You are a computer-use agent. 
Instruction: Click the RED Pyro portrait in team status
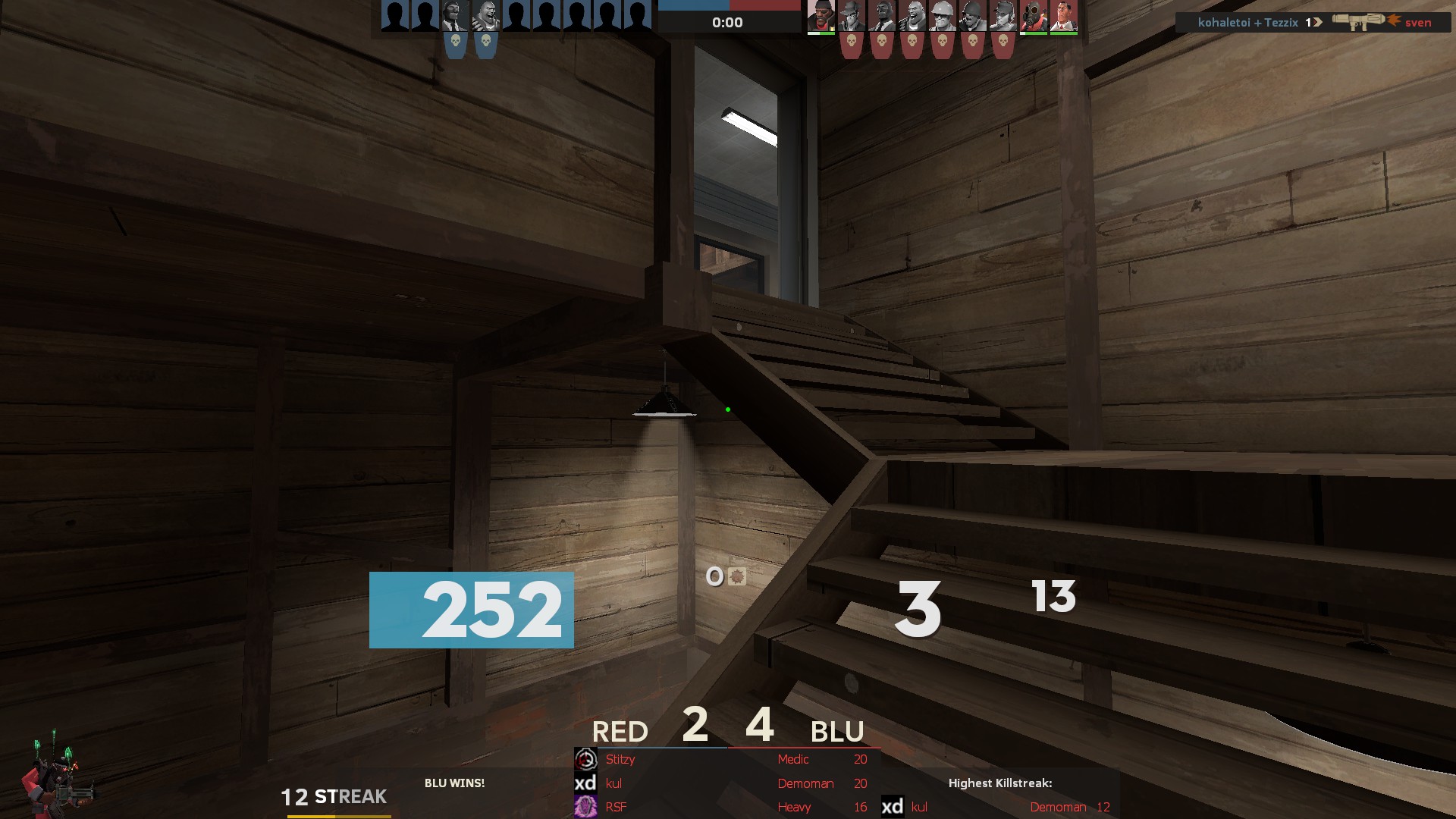1033,16
